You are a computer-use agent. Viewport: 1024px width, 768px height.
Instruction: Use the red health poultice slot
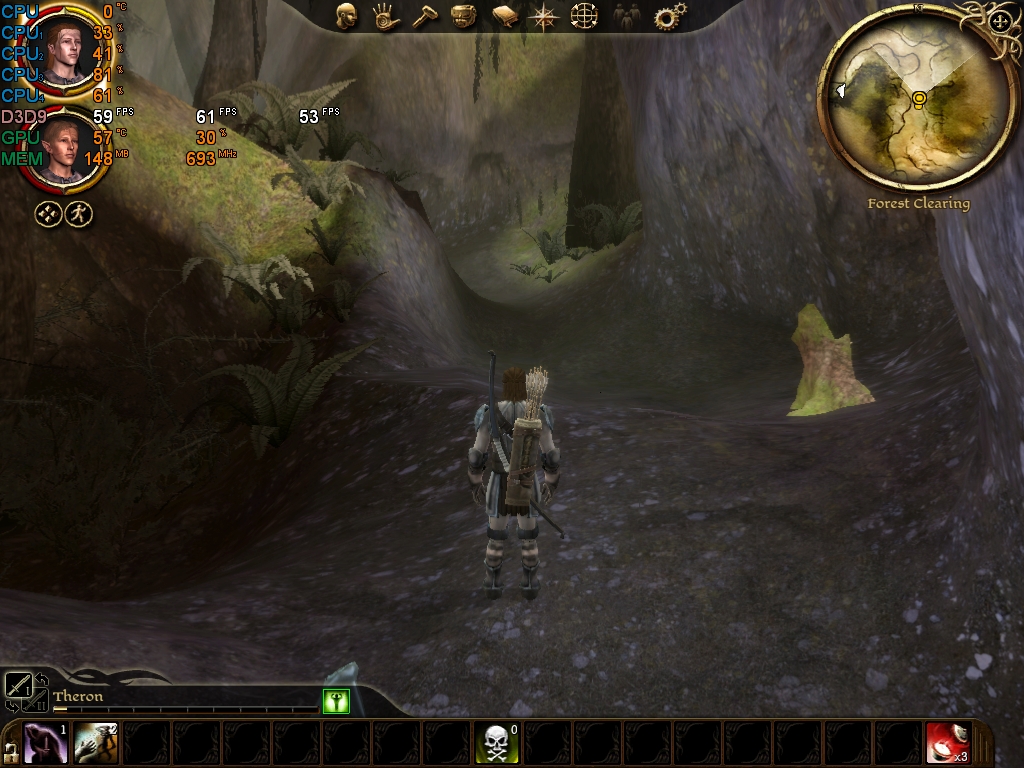point(947,743)
